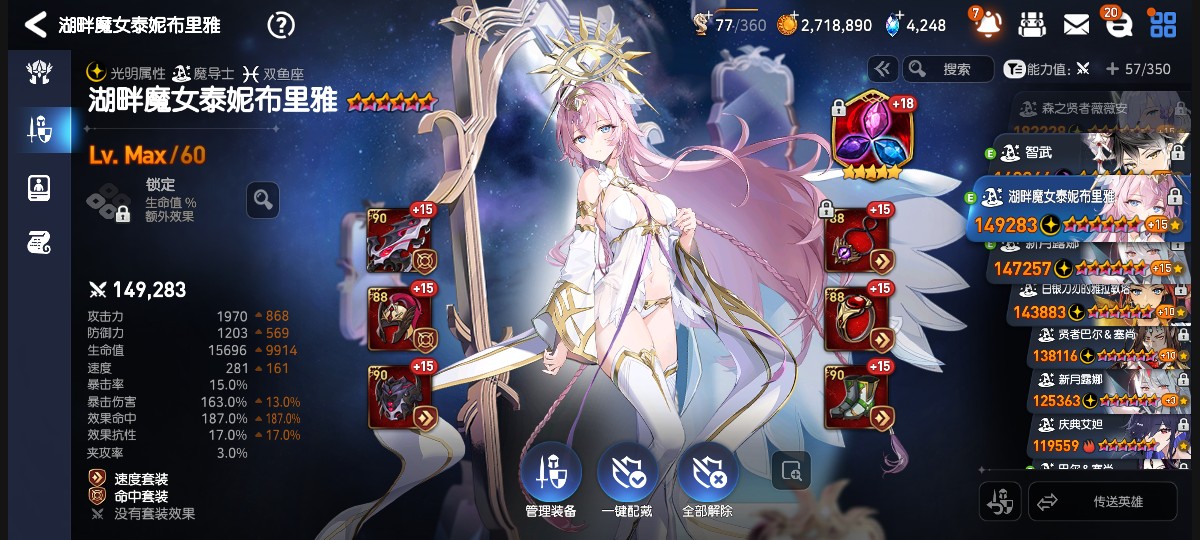
Task: Open the notification bell
Action: tap(989, 24)
